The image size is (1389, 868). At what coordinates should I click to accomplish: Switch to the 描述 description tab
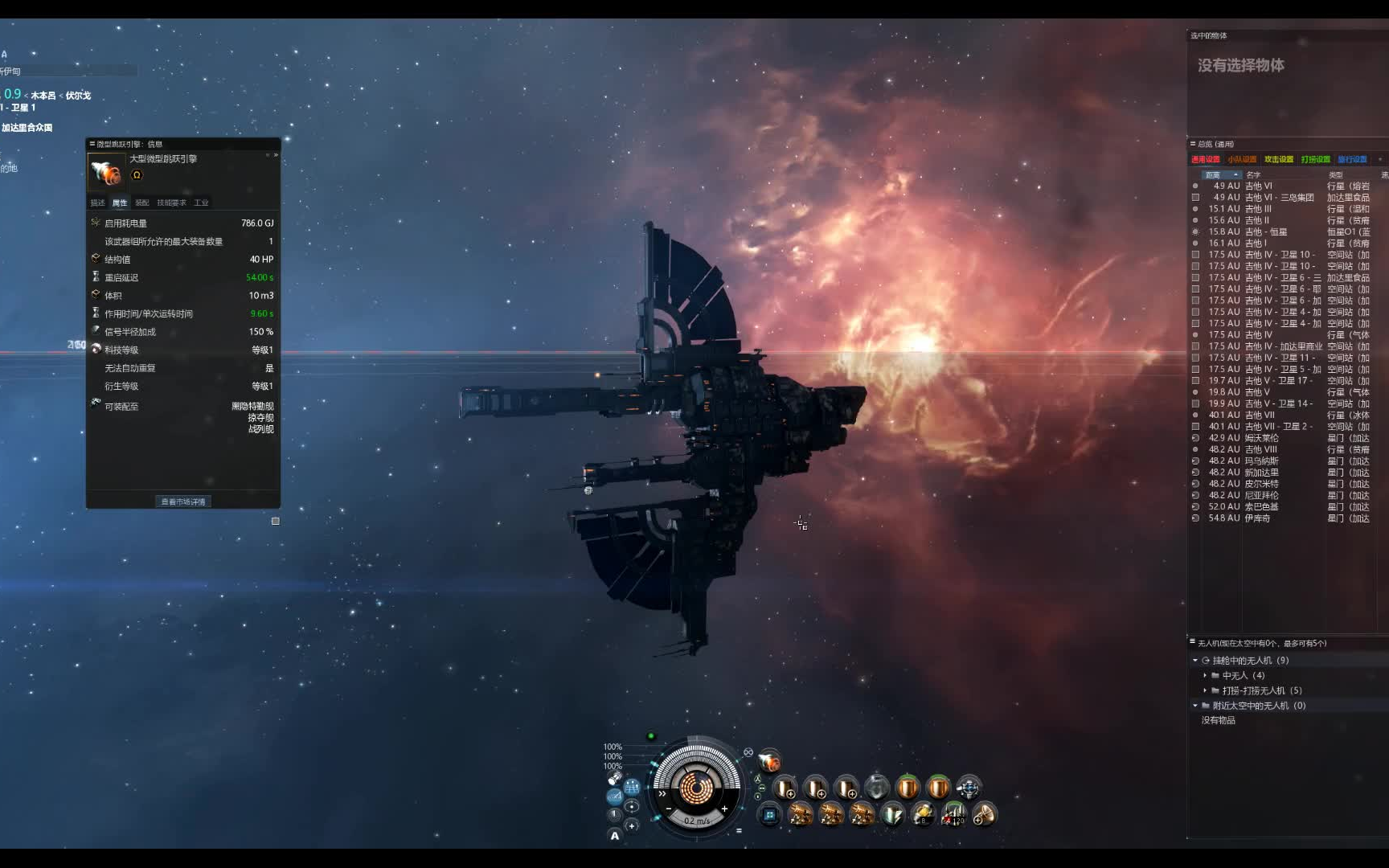pos(97,203)
